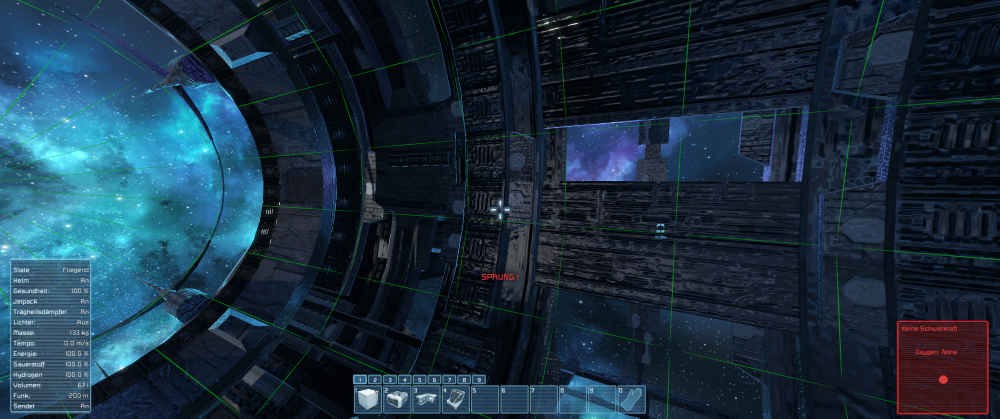1000x419 pixels.
Task: Pick the grey component in slot 3
Action: tap(426, 399)
